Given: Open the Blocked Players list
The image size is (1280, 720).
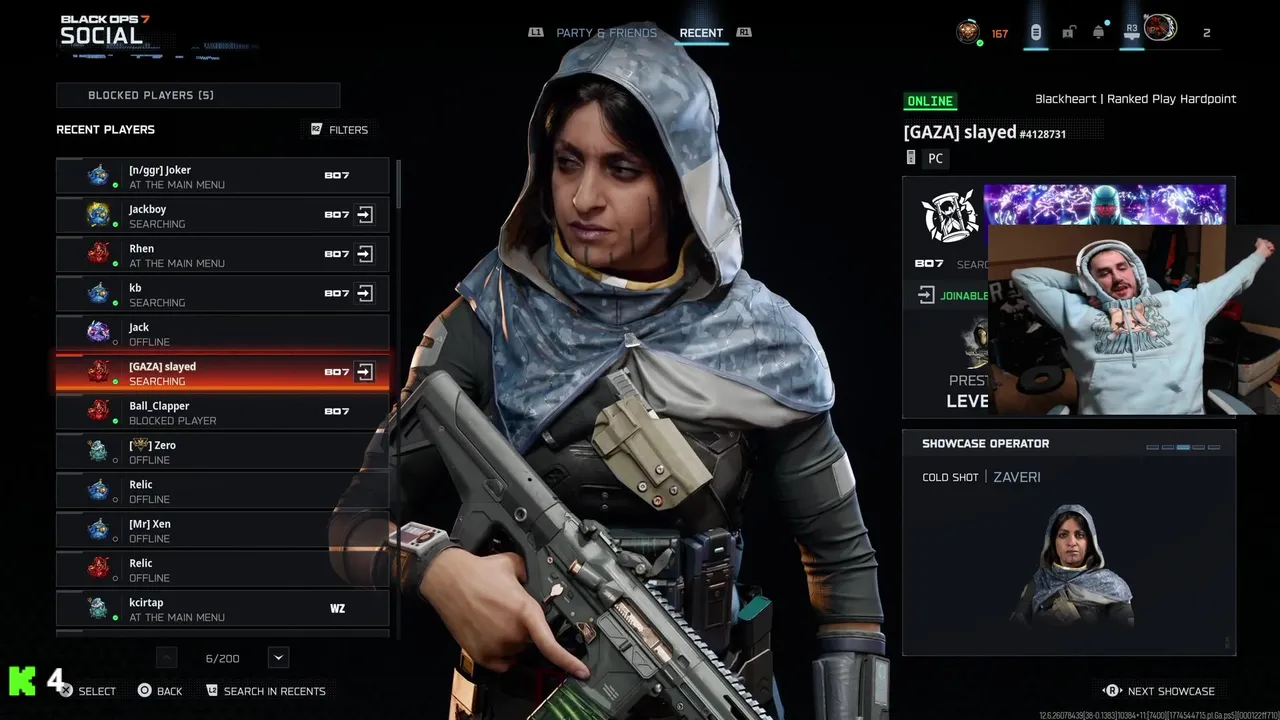Looking at the screenshot, I should pos(198,95).
